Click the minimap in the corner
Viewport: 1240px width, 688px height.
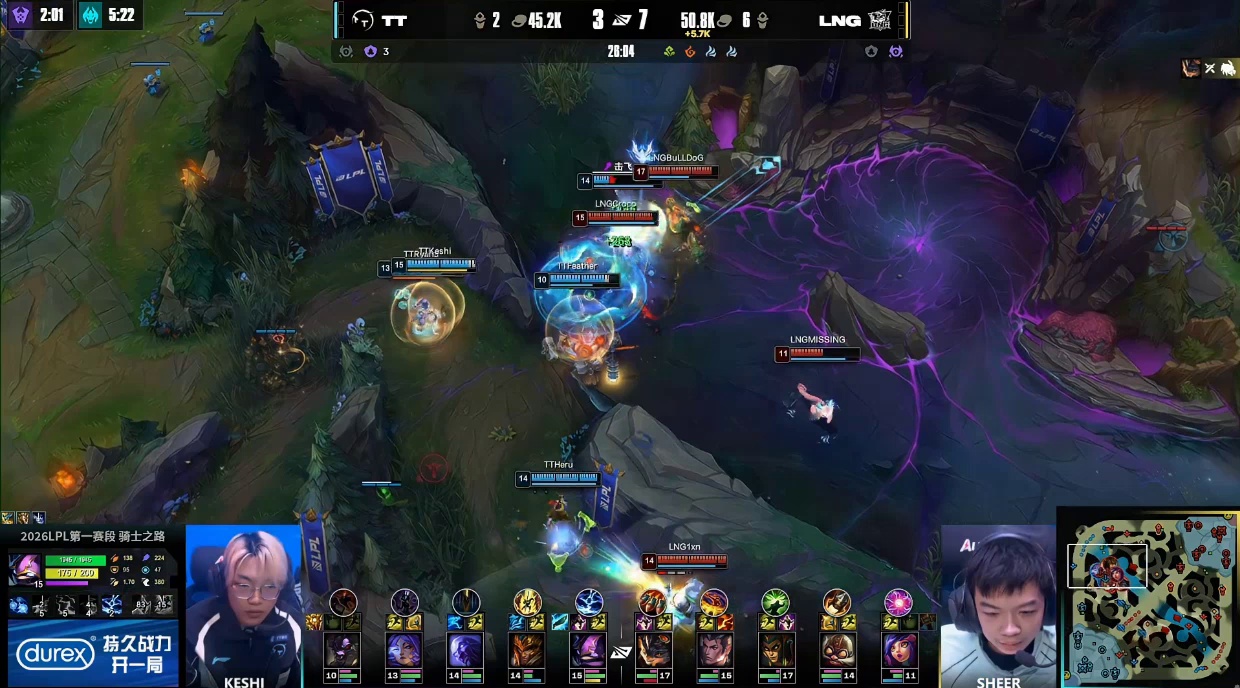click(x=1150, y=598)
